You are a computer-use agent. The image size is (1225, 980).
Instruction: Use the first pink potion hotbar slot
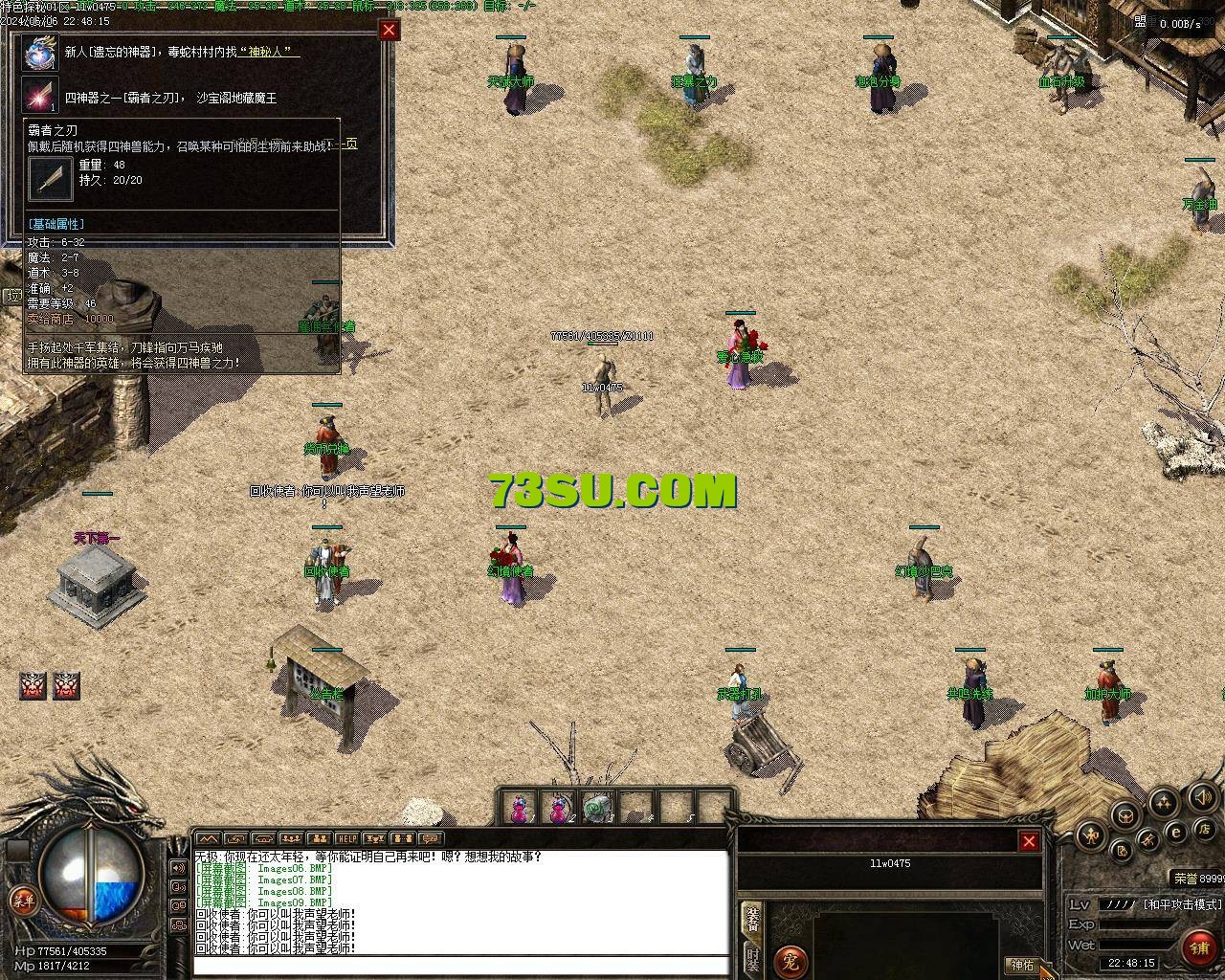tap(520, 809)
